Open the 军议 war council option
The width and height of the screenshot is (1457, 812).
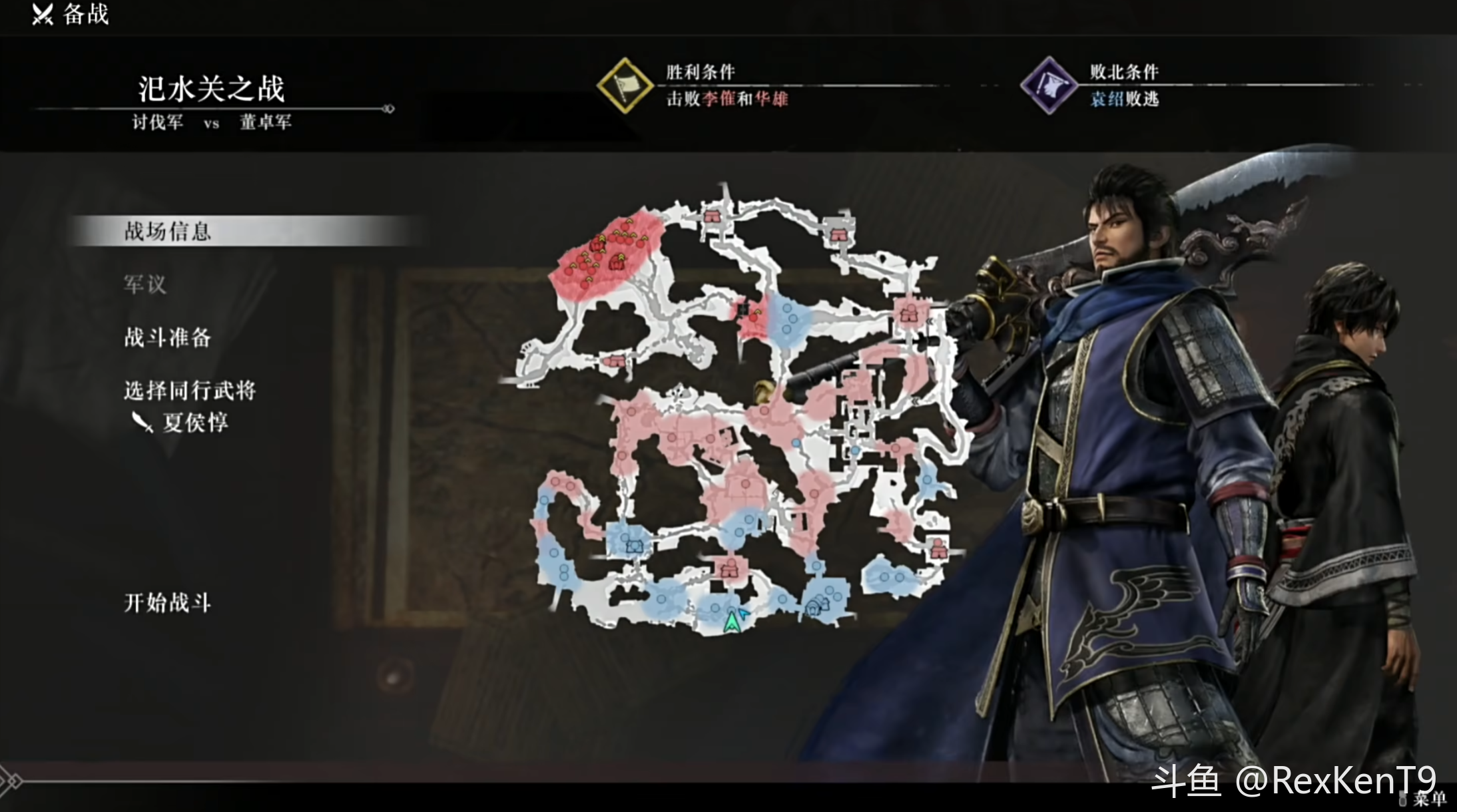coord(145,284)
